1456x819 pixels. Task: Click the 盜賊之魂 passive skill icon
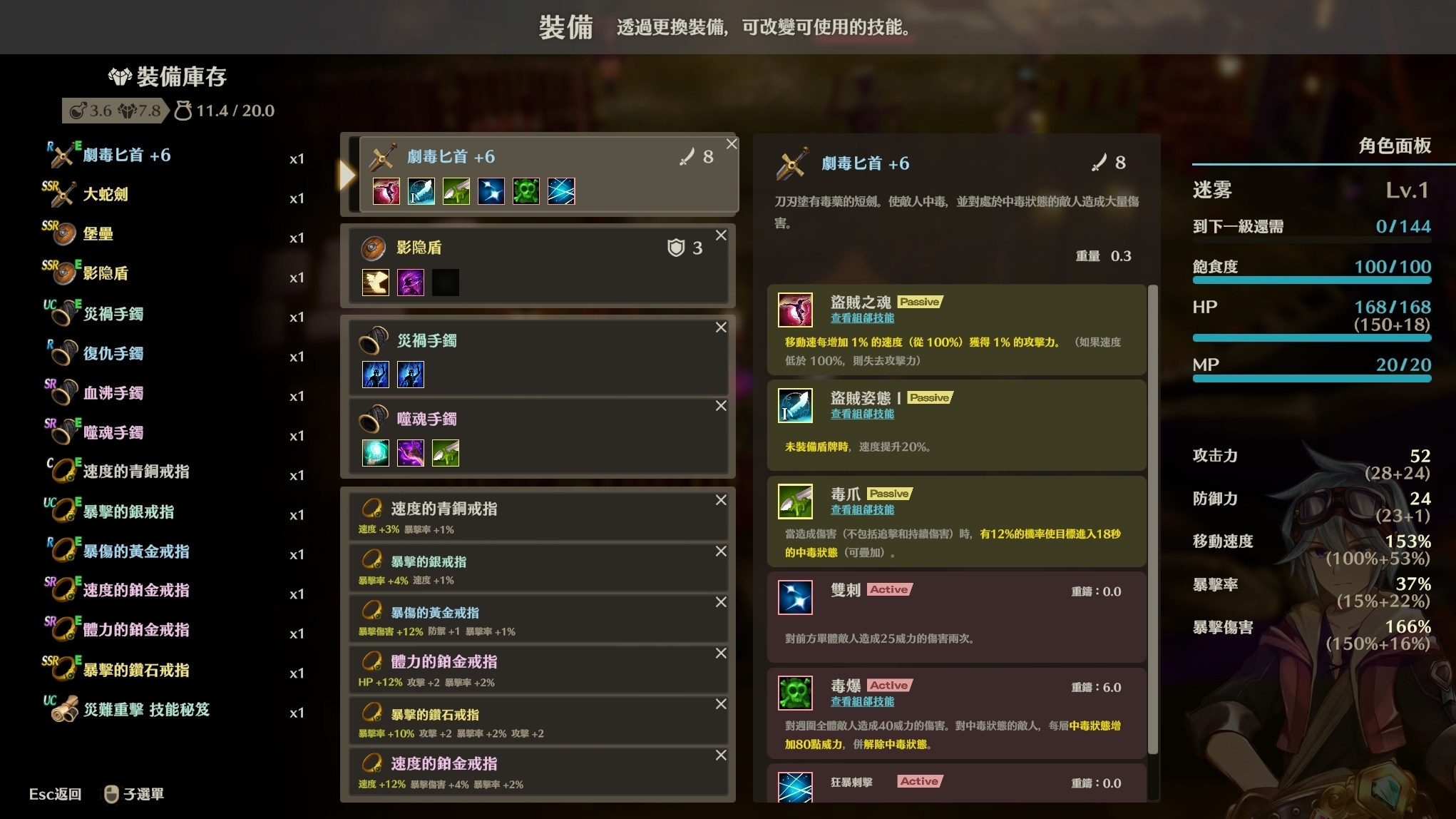pyautogui.click(x=796, y=310)
